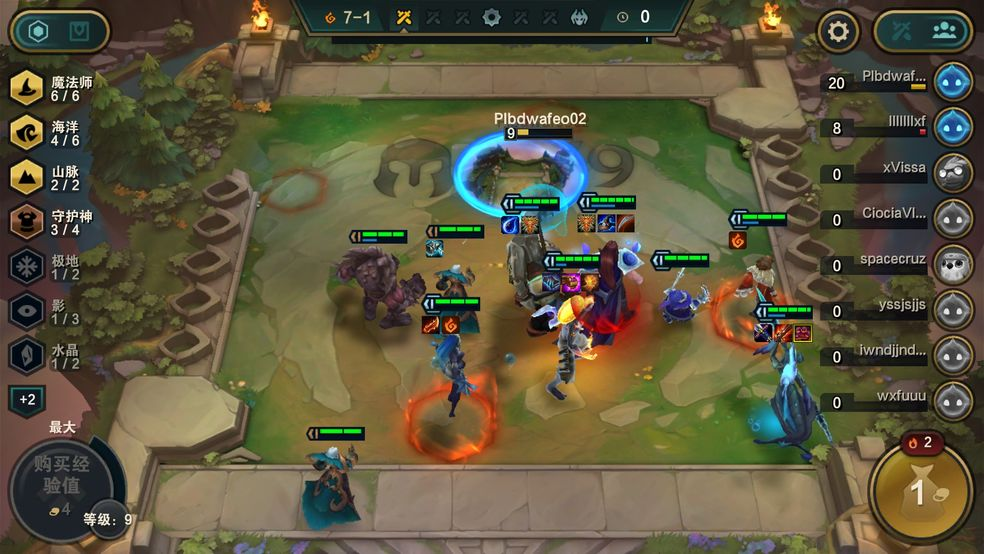View player Plbdwaf's board in scoreboard

952,82
